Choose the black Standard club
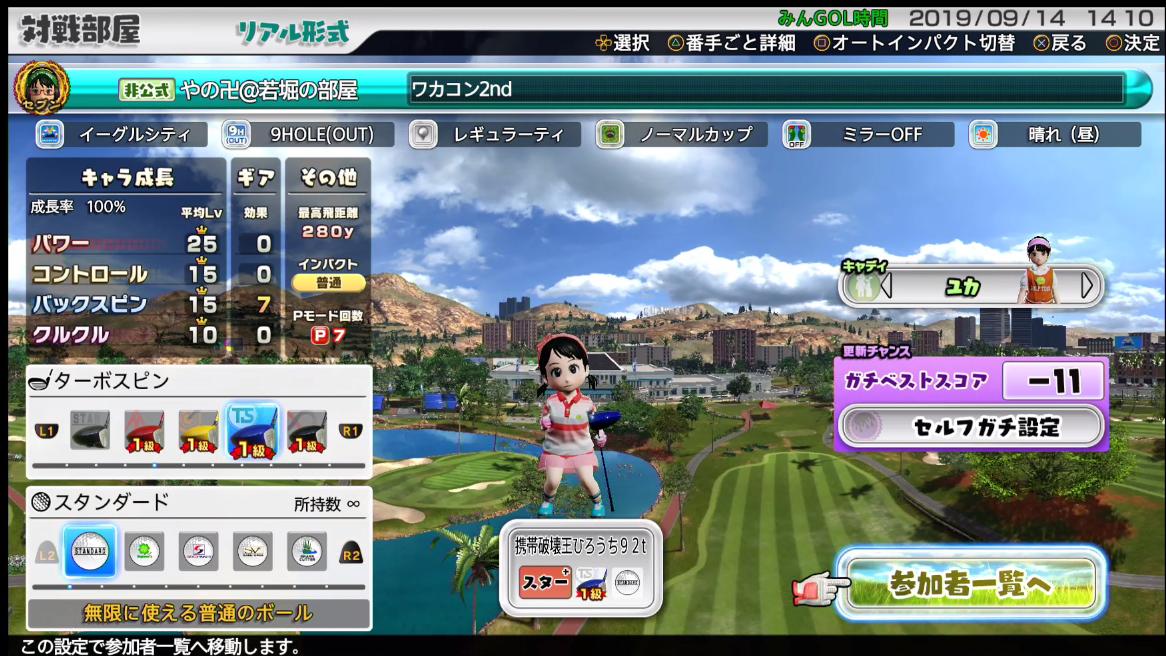 point(90,433)
